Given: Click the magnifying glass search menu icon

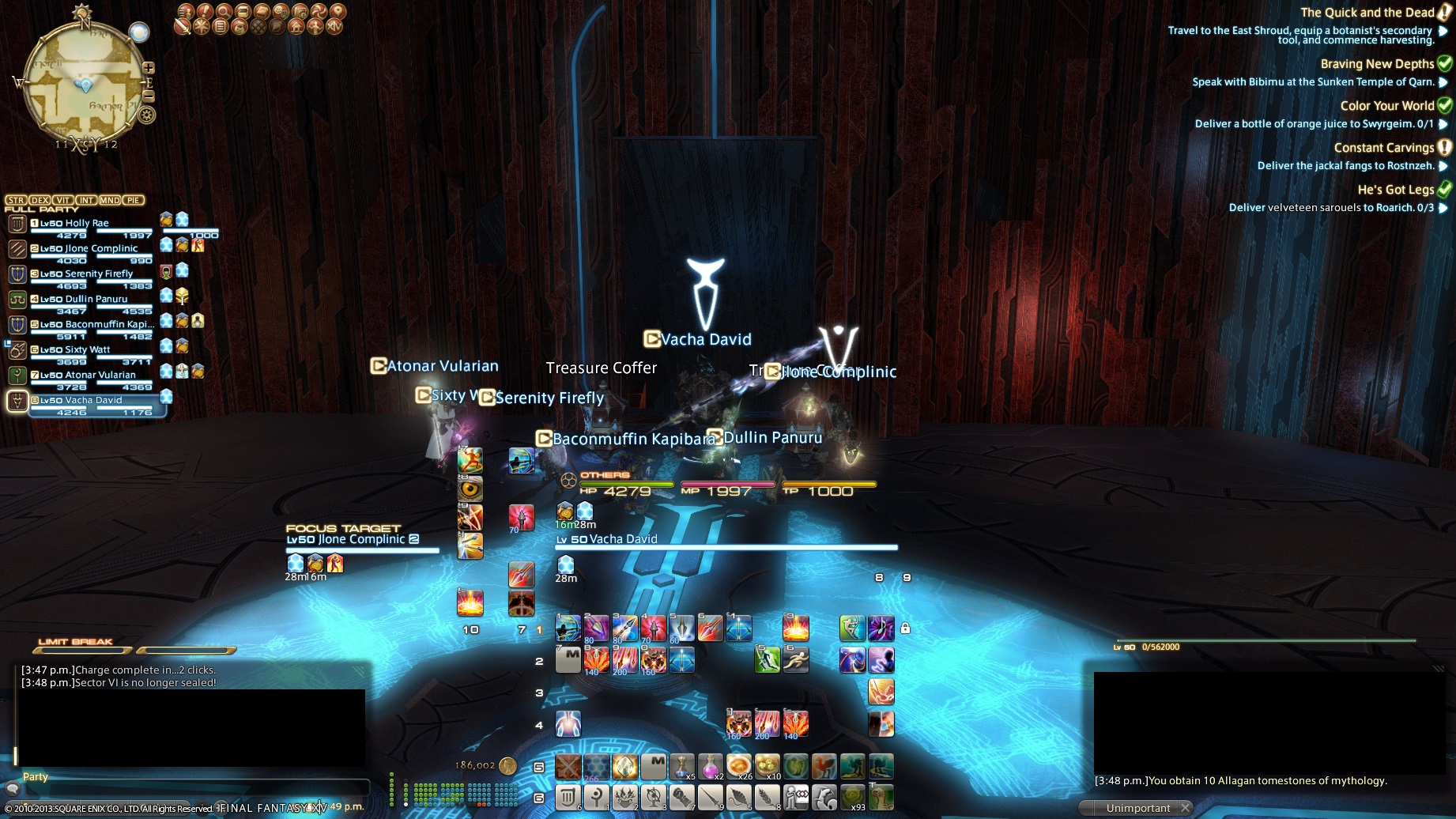Looking at the screenshot, I should (x=224, y=12).
